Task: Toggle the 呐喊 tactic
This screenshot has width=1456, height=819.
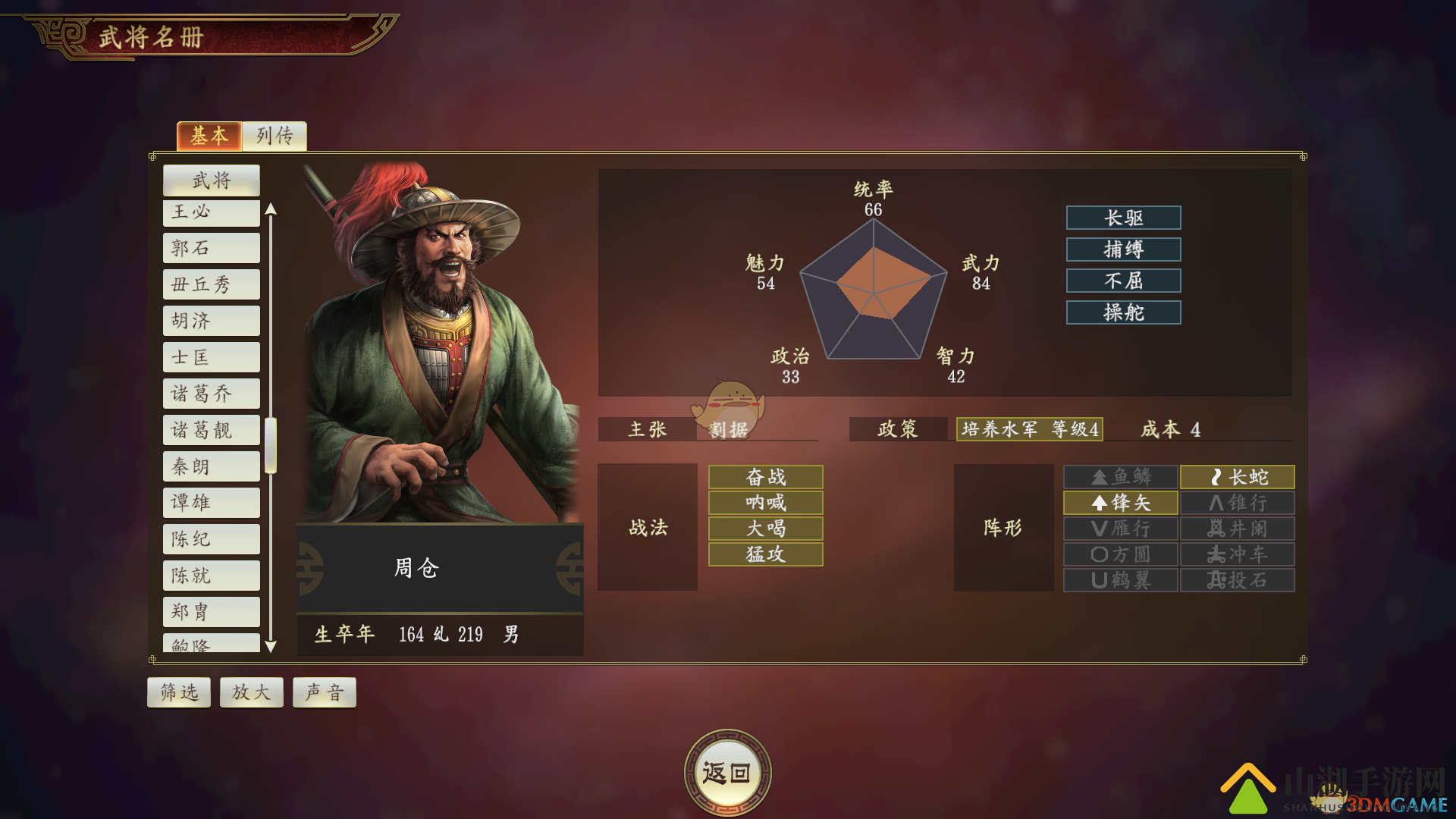Action: [x=764, y=503]
